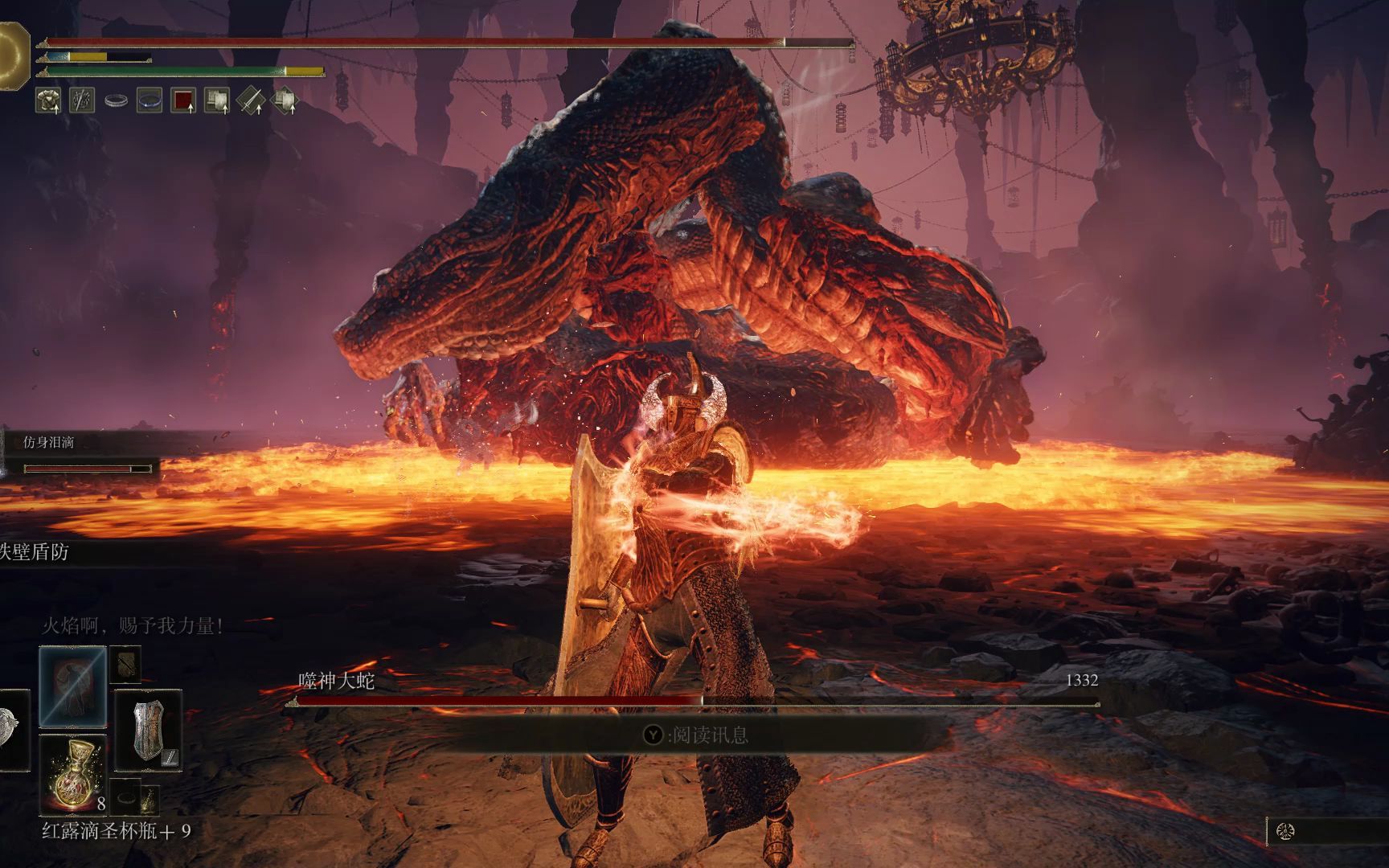The image size is (1389, 868).
Task: Select the highlighted spell memory slot
Action: [72, 686]
